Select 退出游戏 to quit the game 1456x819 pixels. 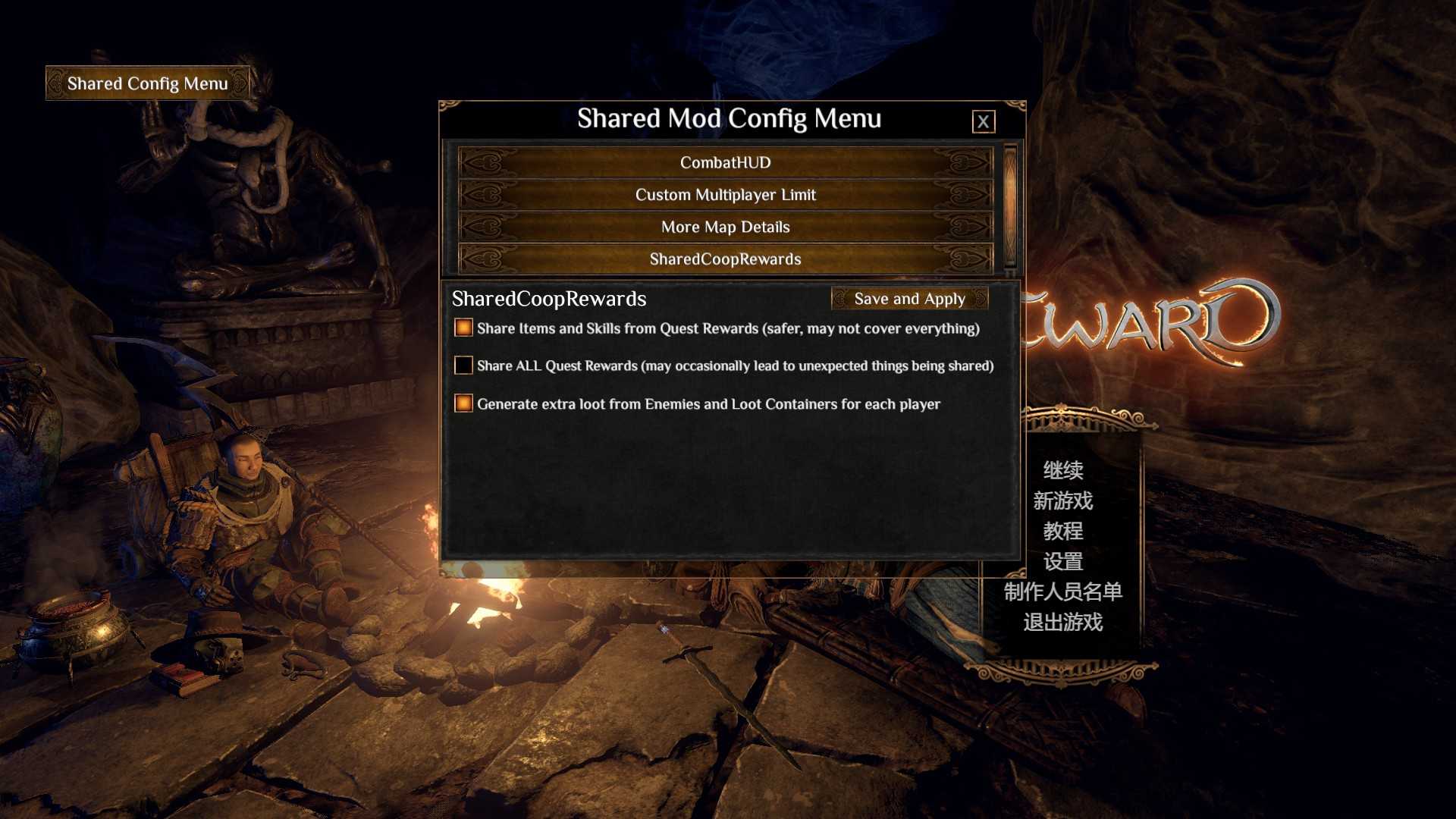1062,622
